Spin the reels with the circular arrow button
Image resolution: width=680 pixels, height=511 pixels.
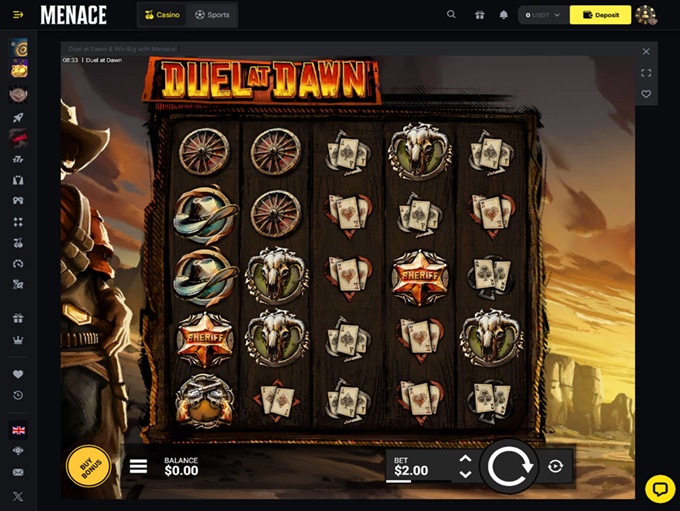pos(510,466)
